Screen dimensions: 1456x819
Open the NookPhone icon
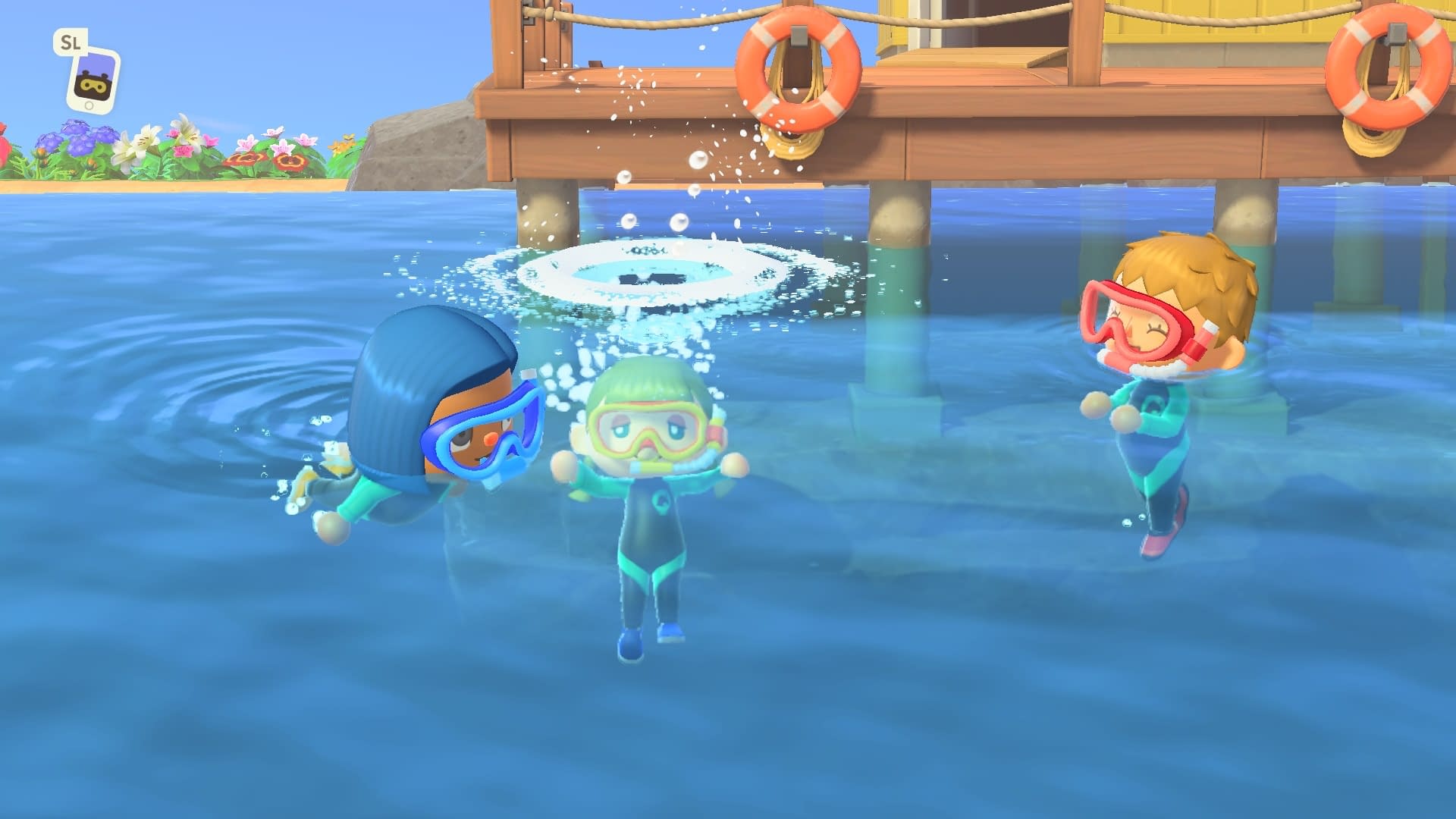click(x=93, y=80)
